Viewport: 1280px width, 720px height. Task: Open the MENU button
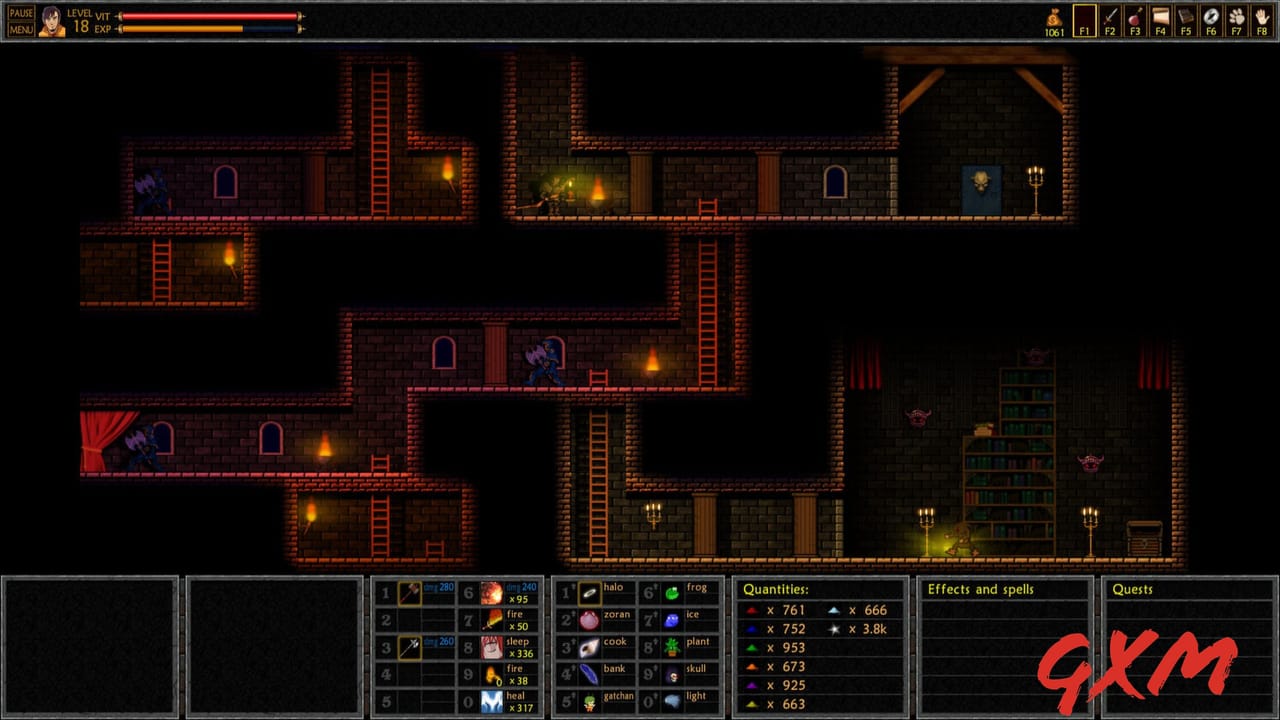pos(21,29)
